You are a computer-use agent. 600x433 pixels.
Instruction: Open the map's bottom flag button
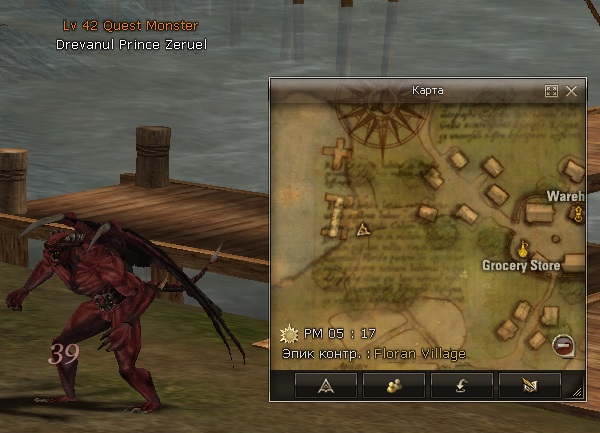527,384
